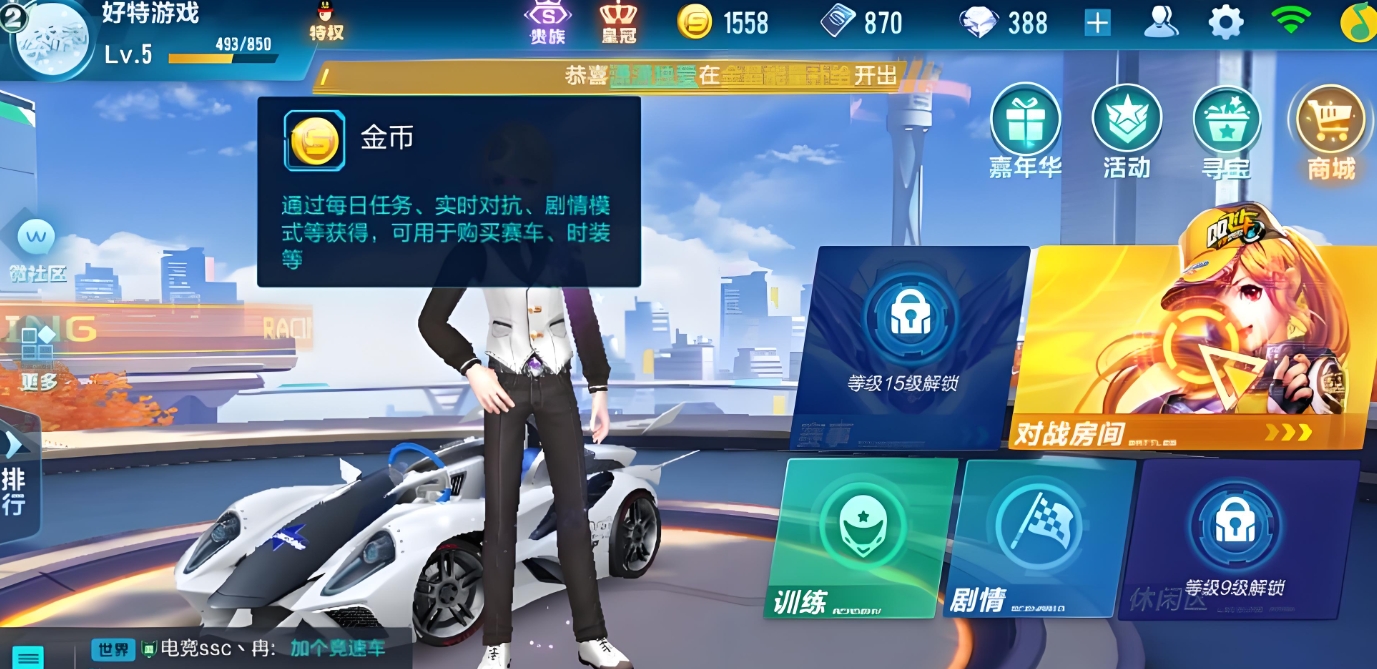The height and width of the screenshot is (669, 1377).
Task: Tap the locked 休闲区 tile
Action: pyautogui.click(x=1236, y=538)
